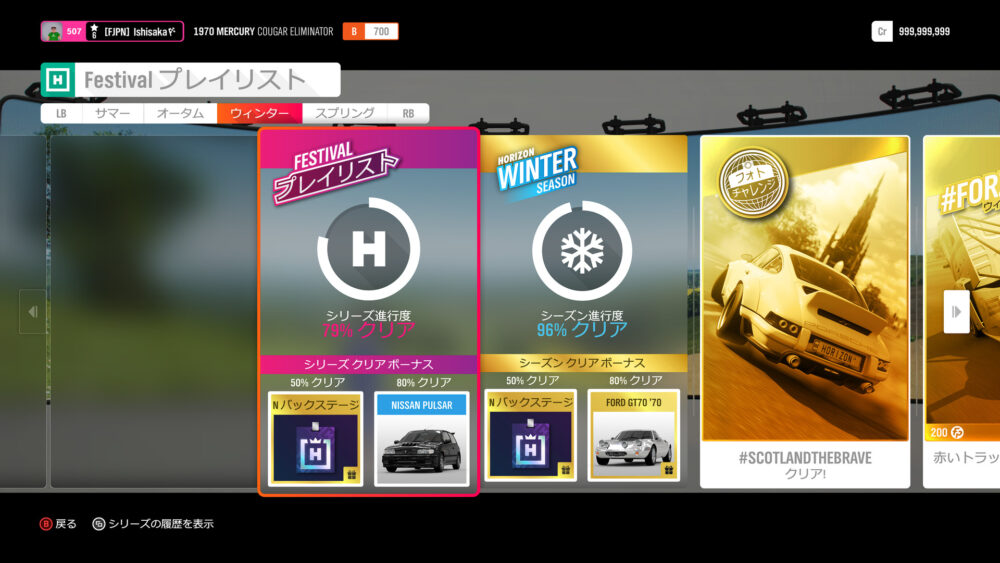Click the right scroll arrow
Viewport: 1000px width, 563px height.
[956, 312]
